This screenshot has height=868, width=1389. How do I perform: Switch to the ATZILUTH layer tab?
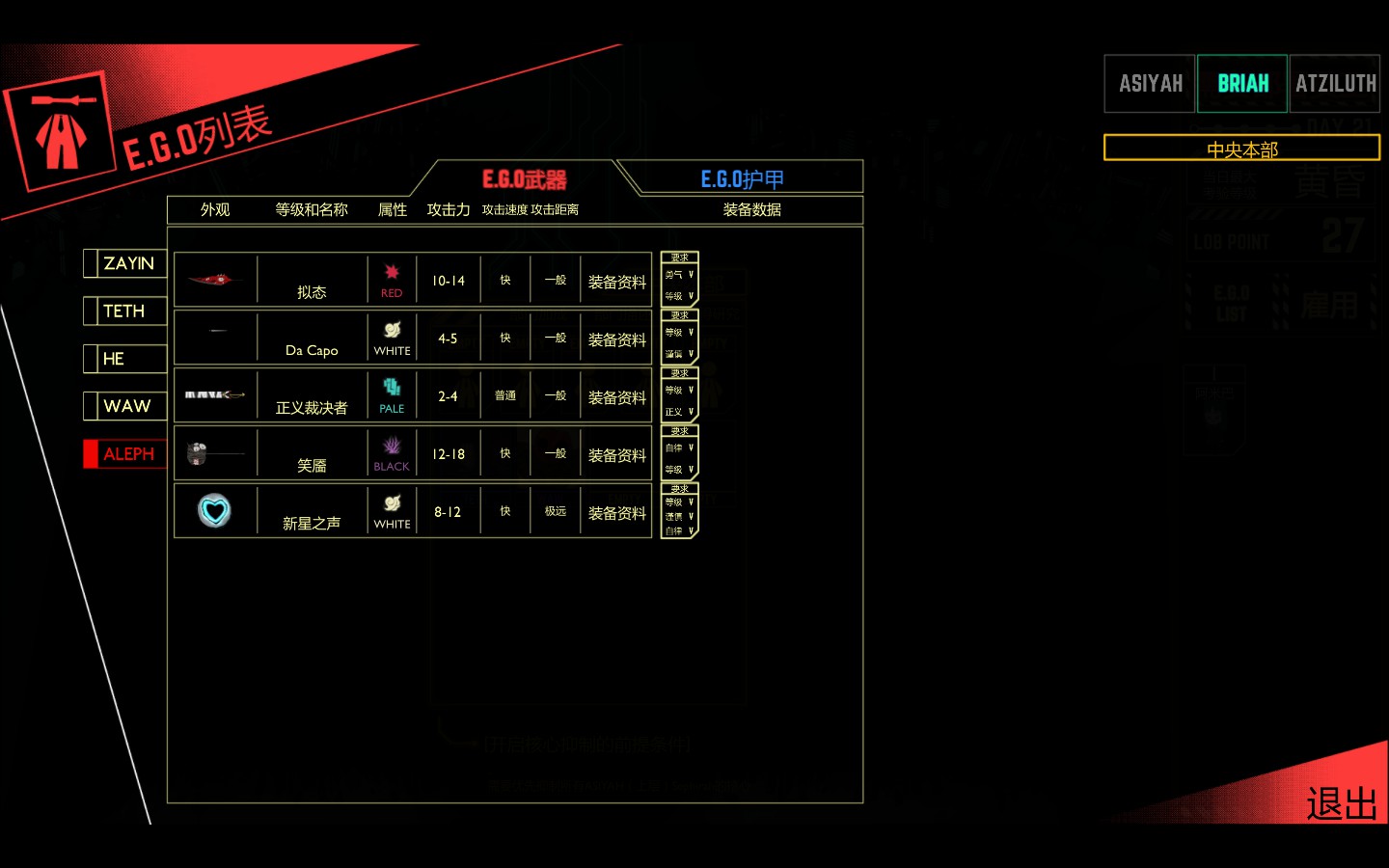tap(1335, 84)
